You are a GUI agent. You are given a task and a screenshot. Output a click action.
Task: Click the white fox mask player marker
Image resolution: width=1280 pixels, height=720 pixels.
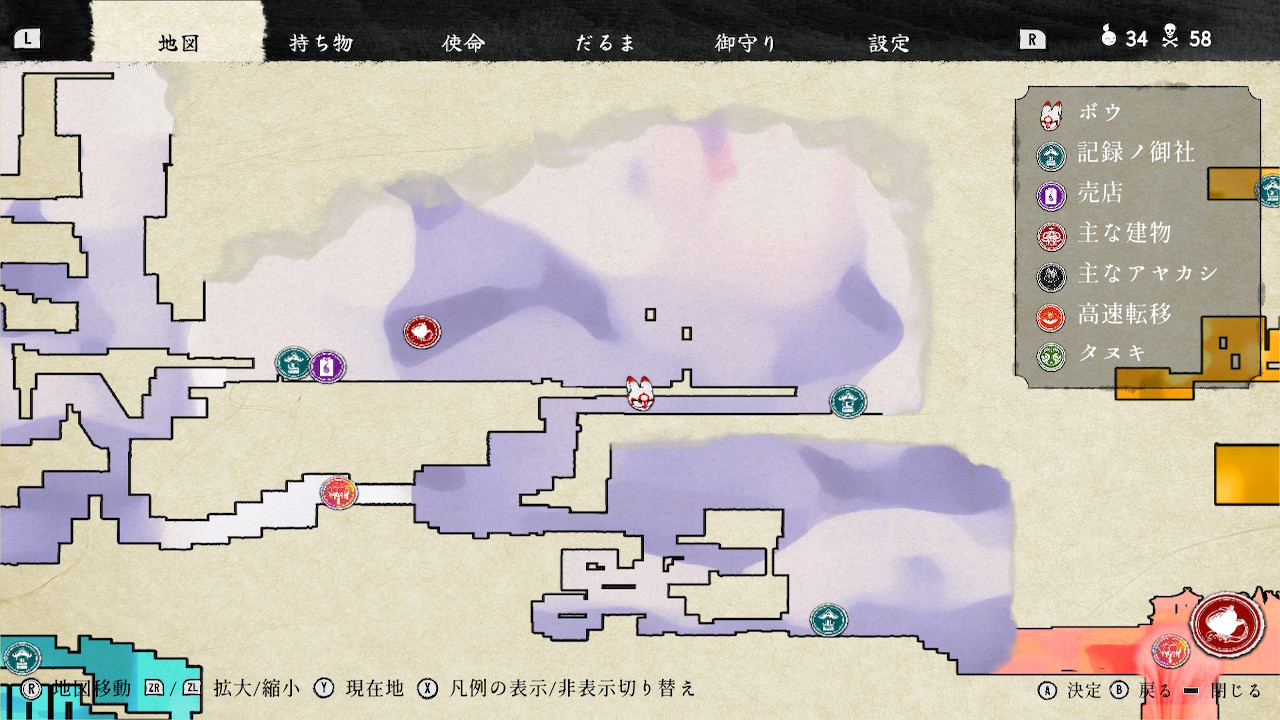[x=640, y=393]
